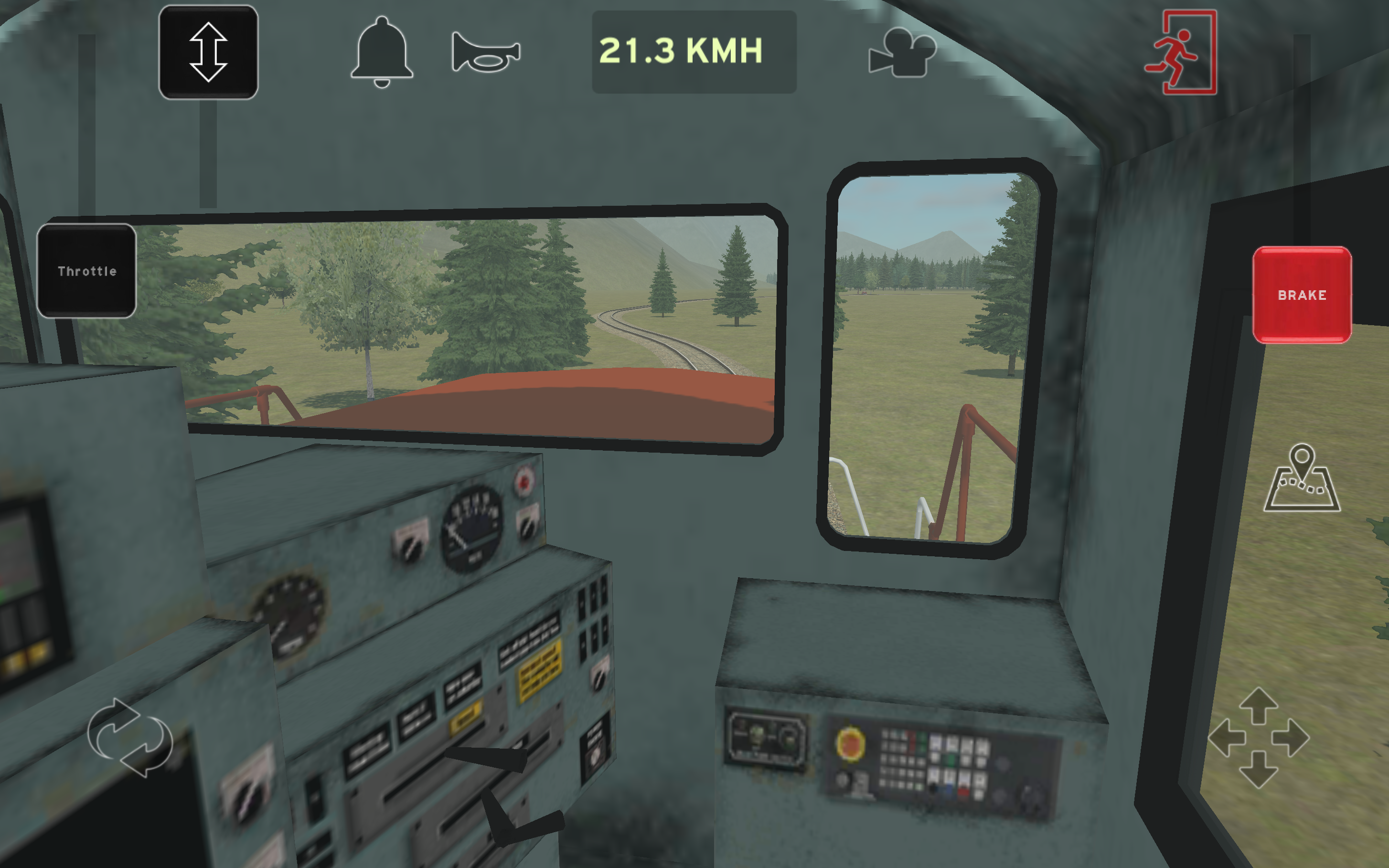Click the reverser up/down arrows icon
This screenshot has height=868, width=1389.
pos(210,53)
